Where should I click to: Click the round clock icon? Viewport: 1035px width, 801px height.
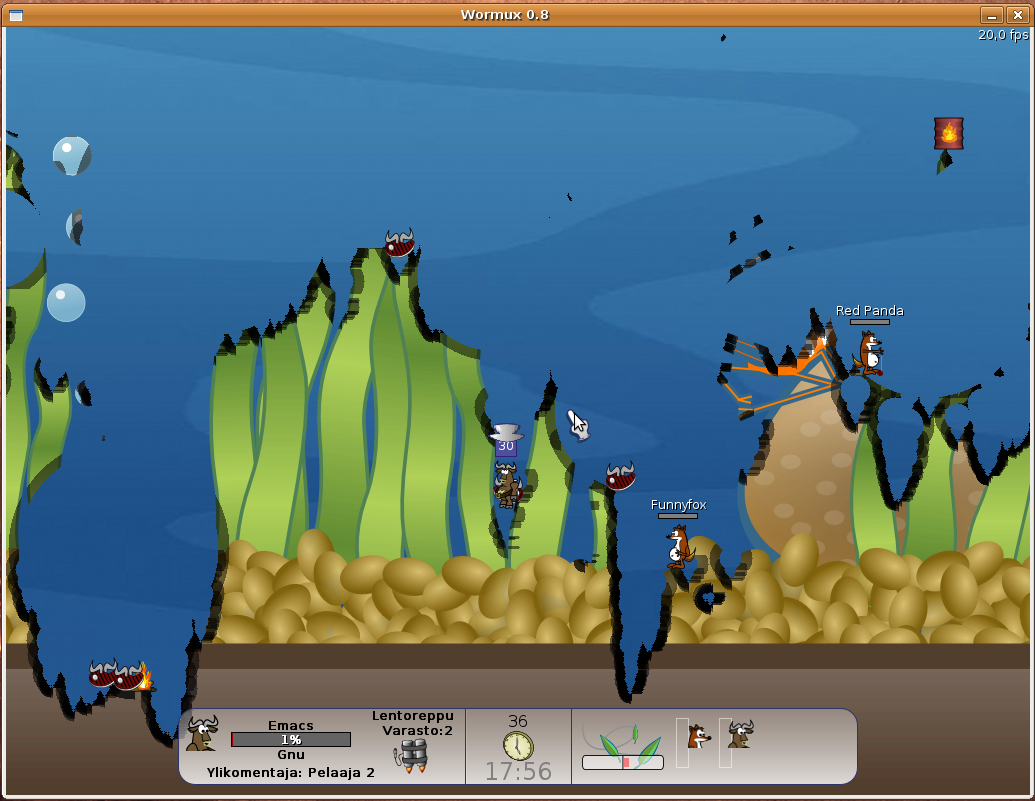(518, 746)
